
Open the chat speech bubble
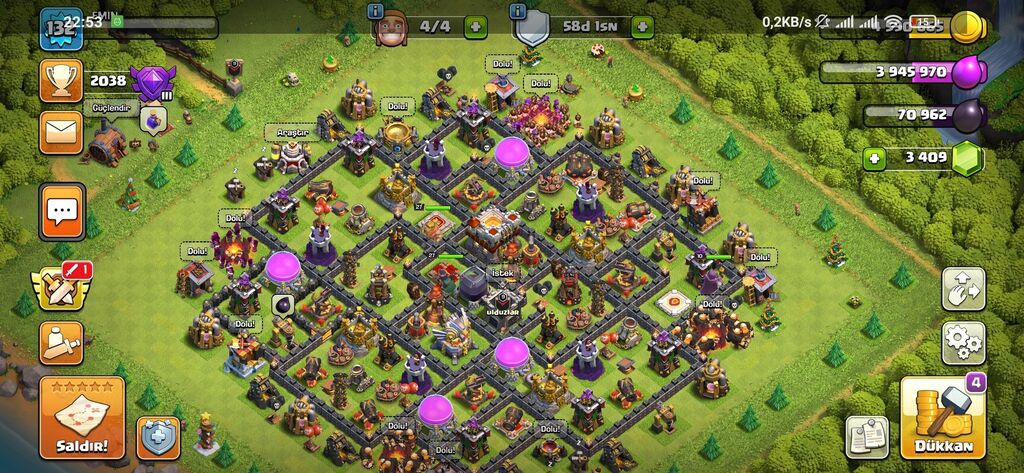point(61,212)
